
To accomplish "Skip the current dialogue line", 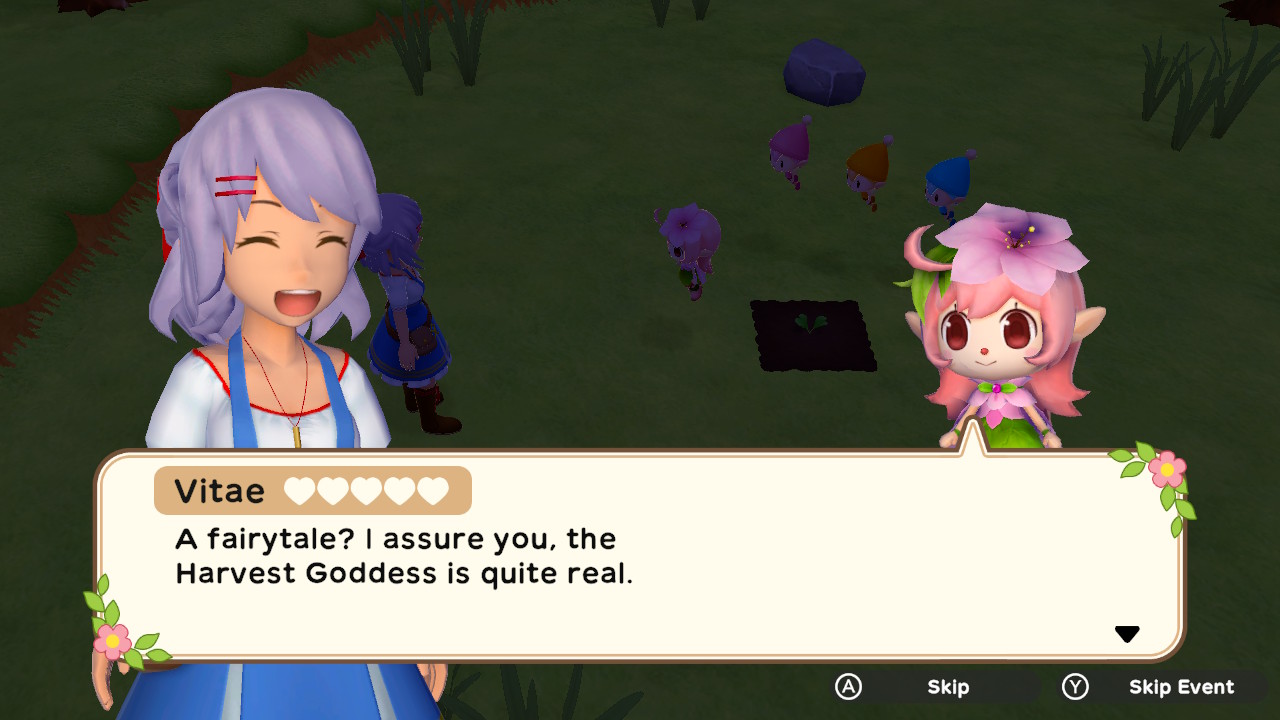I will [946, 687].
